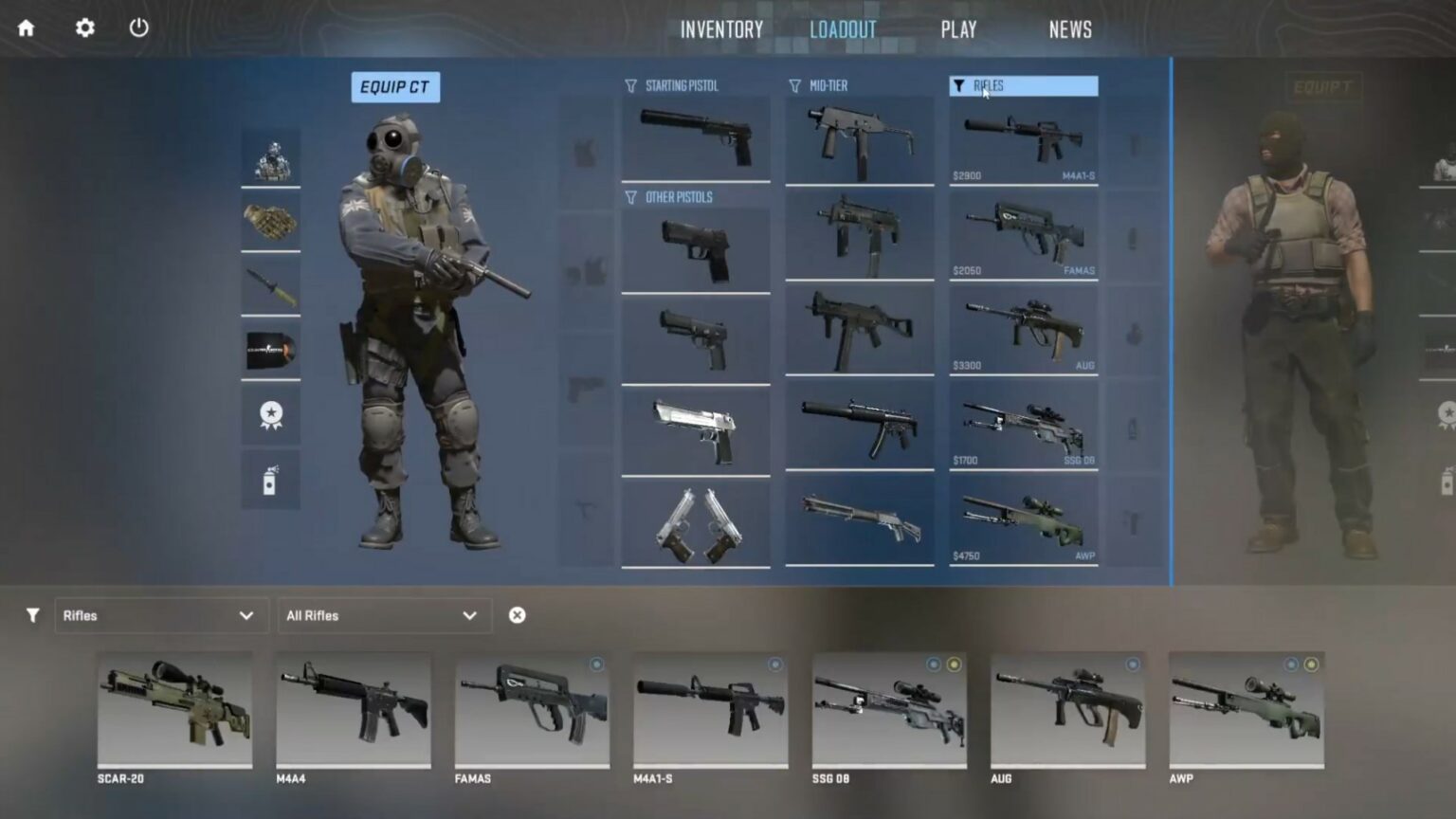Click the home icon in top bar
The image size is (1456, 819).
26,28
